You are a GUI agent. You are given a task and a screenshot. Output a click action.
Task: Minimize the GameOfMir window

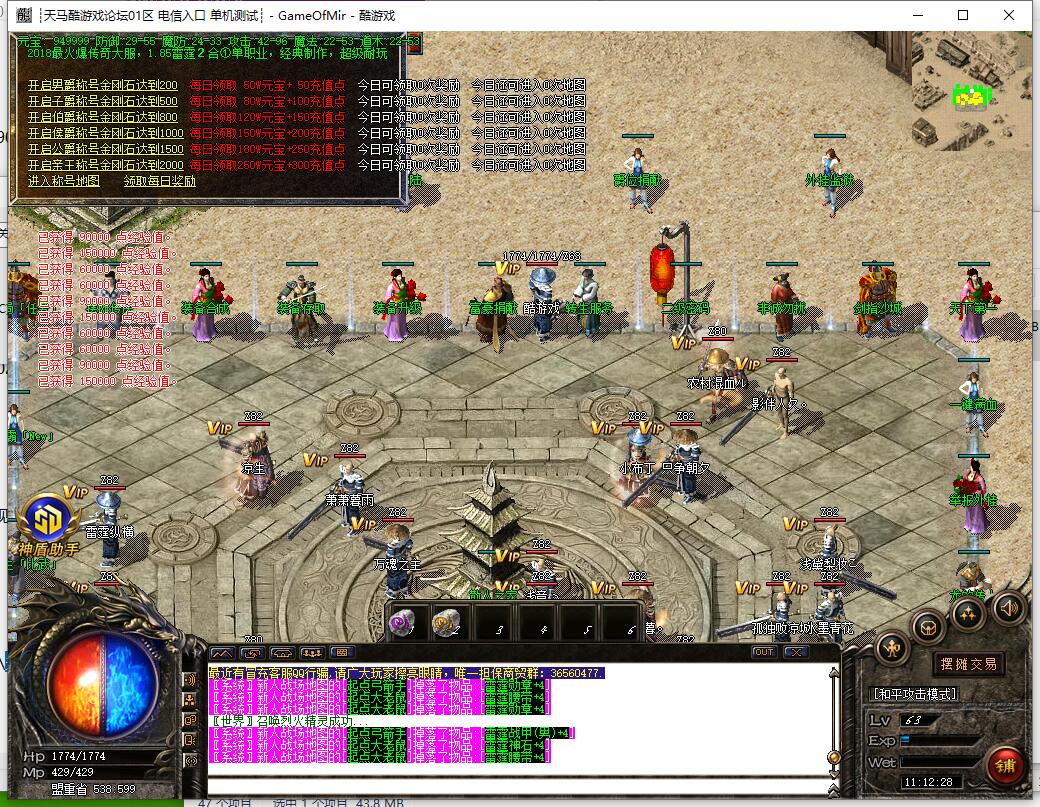pos(917,15)
